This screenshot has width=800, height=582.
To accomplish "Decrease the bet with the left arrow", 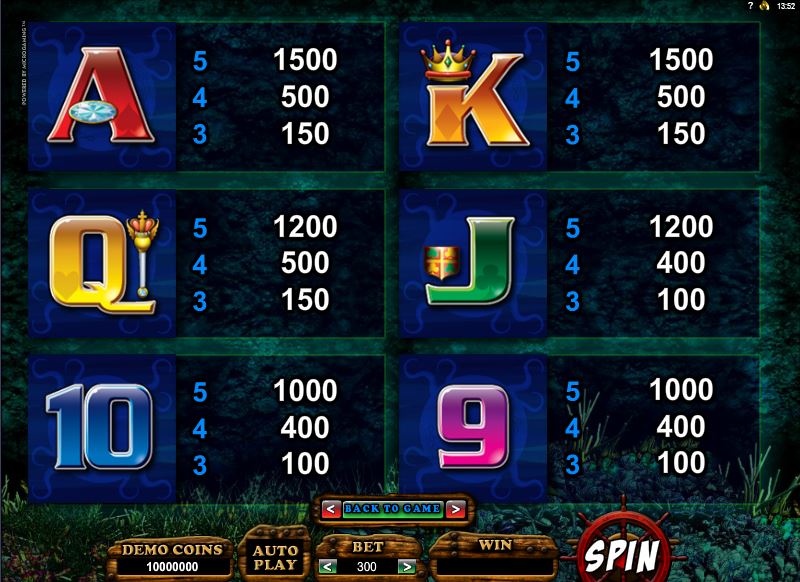I will [x=325, y=567].
